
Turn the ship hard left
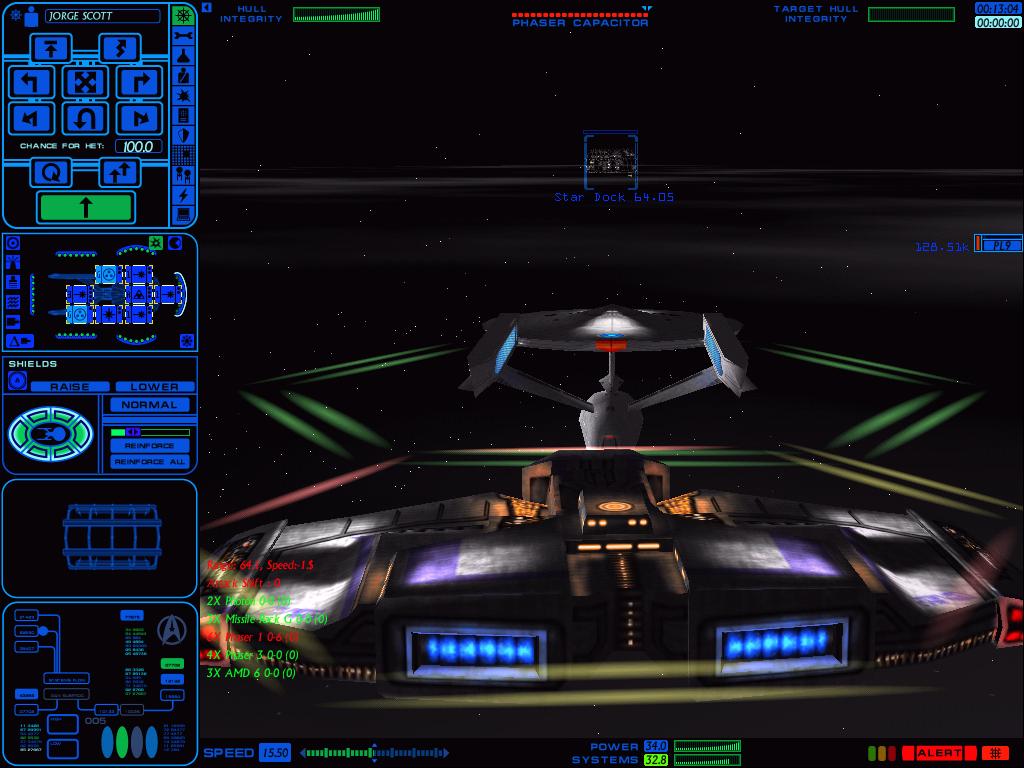(x=31, y=82)
